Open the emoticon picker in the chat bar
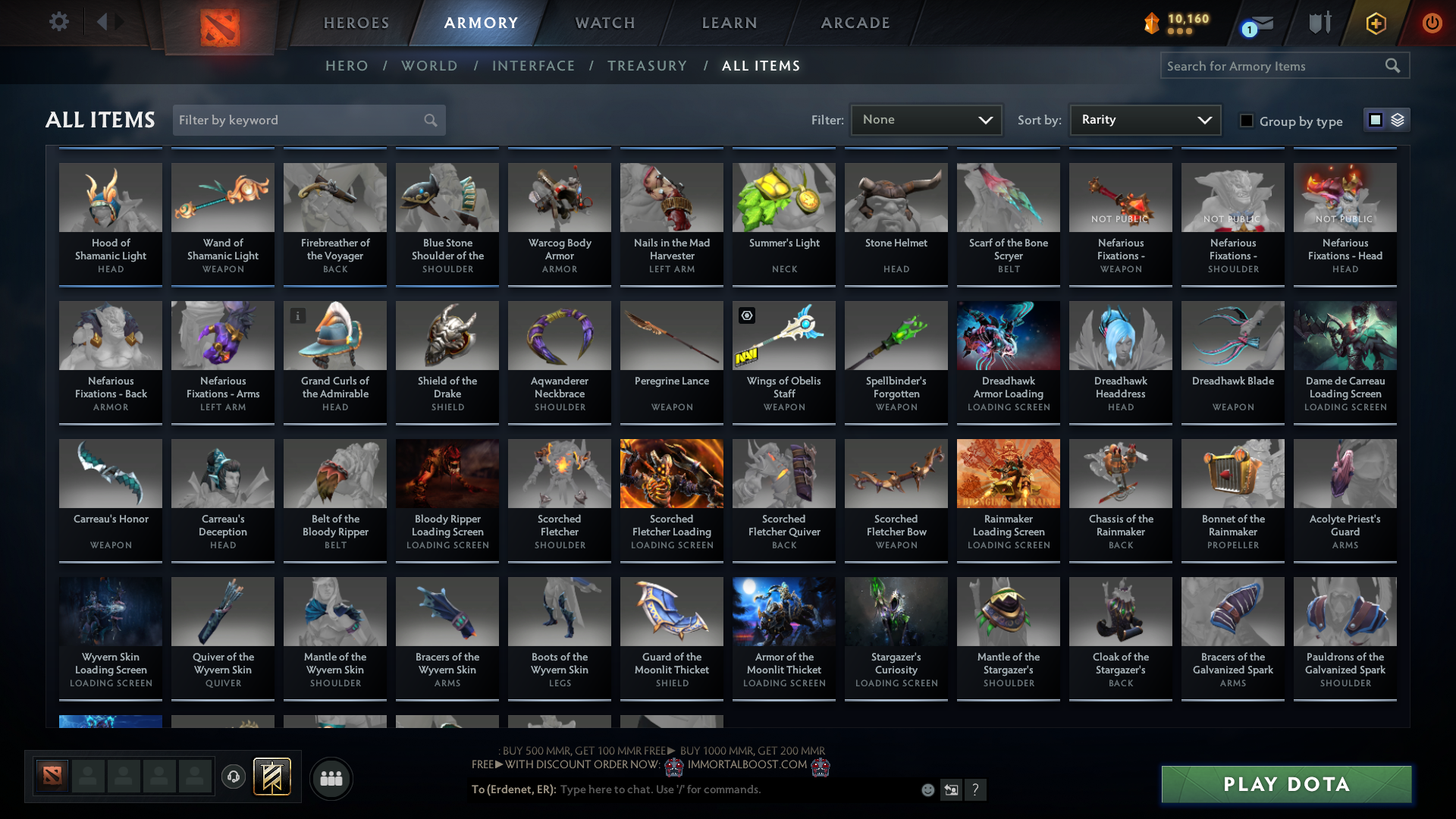Viewport: 1456px width, 819px height. click(927, 789)
